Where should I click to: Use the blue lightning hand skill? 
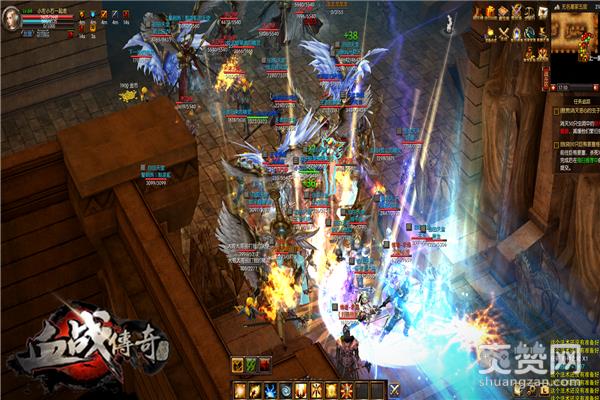click(269, 389)
